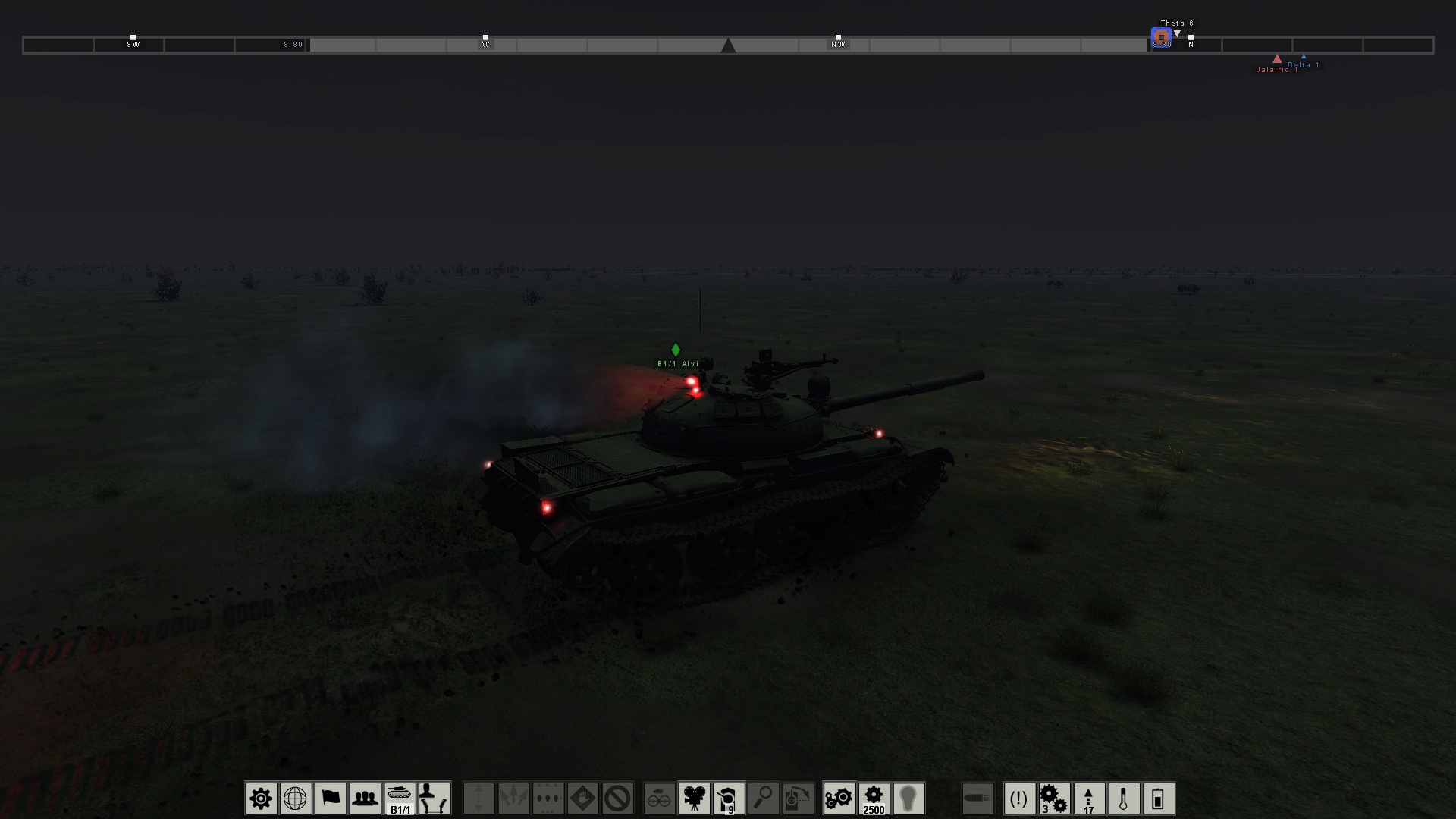Toggle the lightbulb headlights icon

tap(909, 798)
